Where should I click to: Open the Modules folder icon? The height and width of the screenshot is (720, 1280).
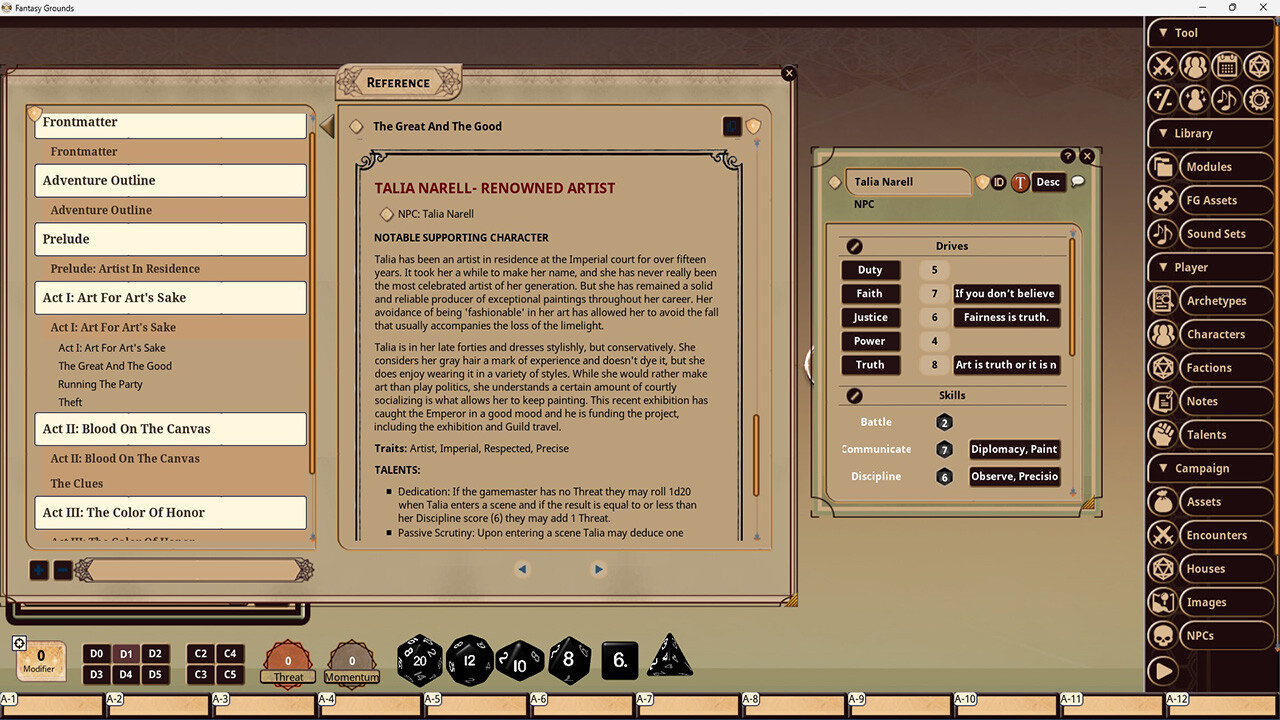[x=1162, y=166]
